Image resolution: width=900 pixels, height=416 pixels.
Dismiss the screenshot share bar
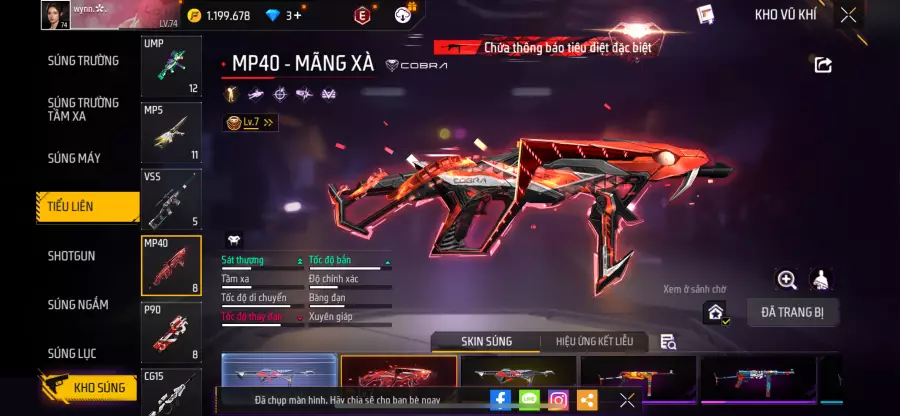click(x=627, y=400)
